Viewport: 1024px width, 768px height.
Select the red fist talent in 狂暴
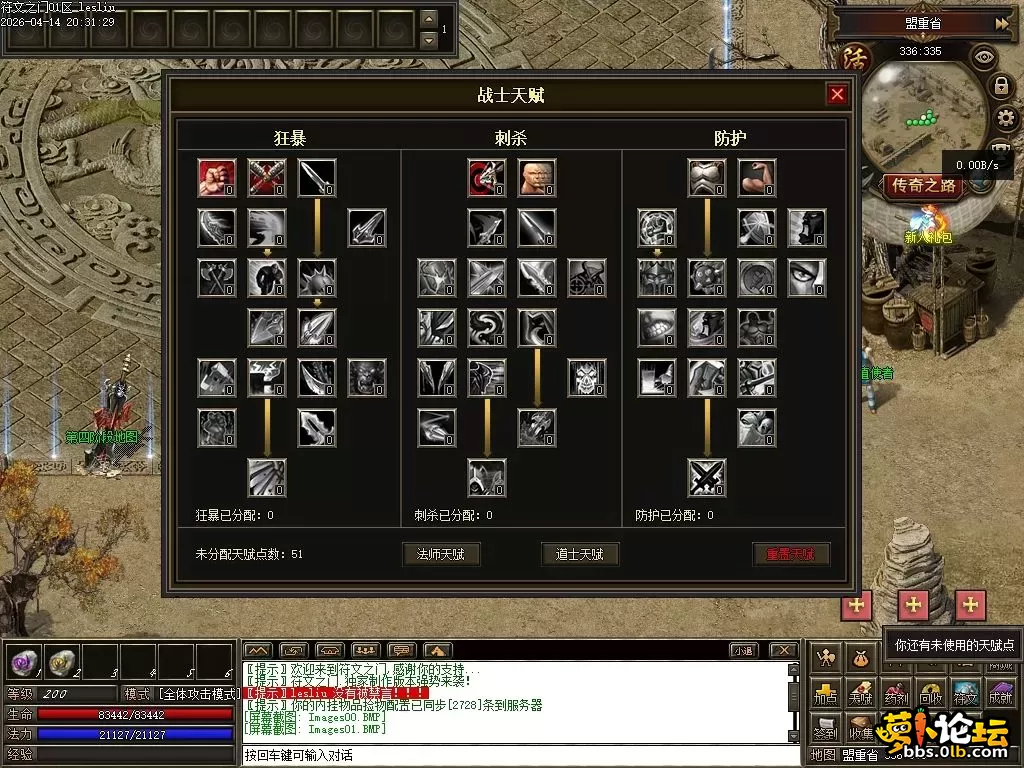[x=217, y=178]
